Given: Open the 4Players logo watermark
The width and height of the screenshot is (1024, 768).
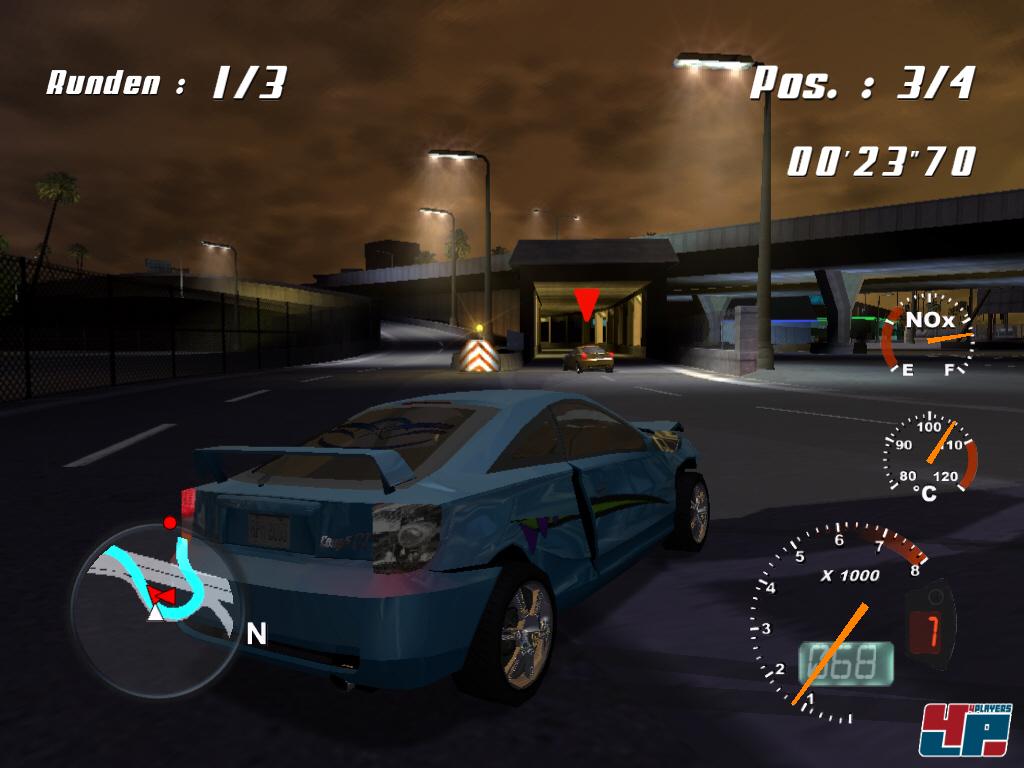Looking at the screenshot, I should 965,729.
